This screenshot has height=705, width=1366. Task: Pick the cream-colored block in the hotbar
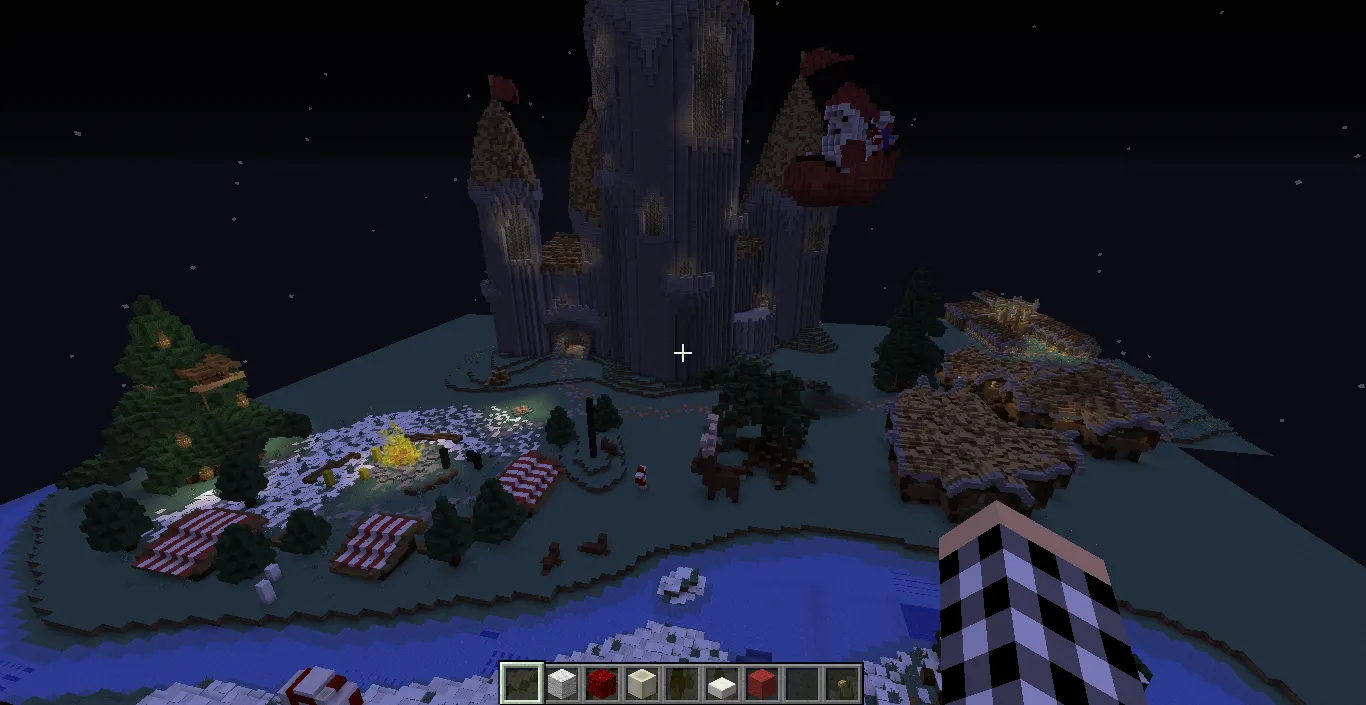coord(641,684)
